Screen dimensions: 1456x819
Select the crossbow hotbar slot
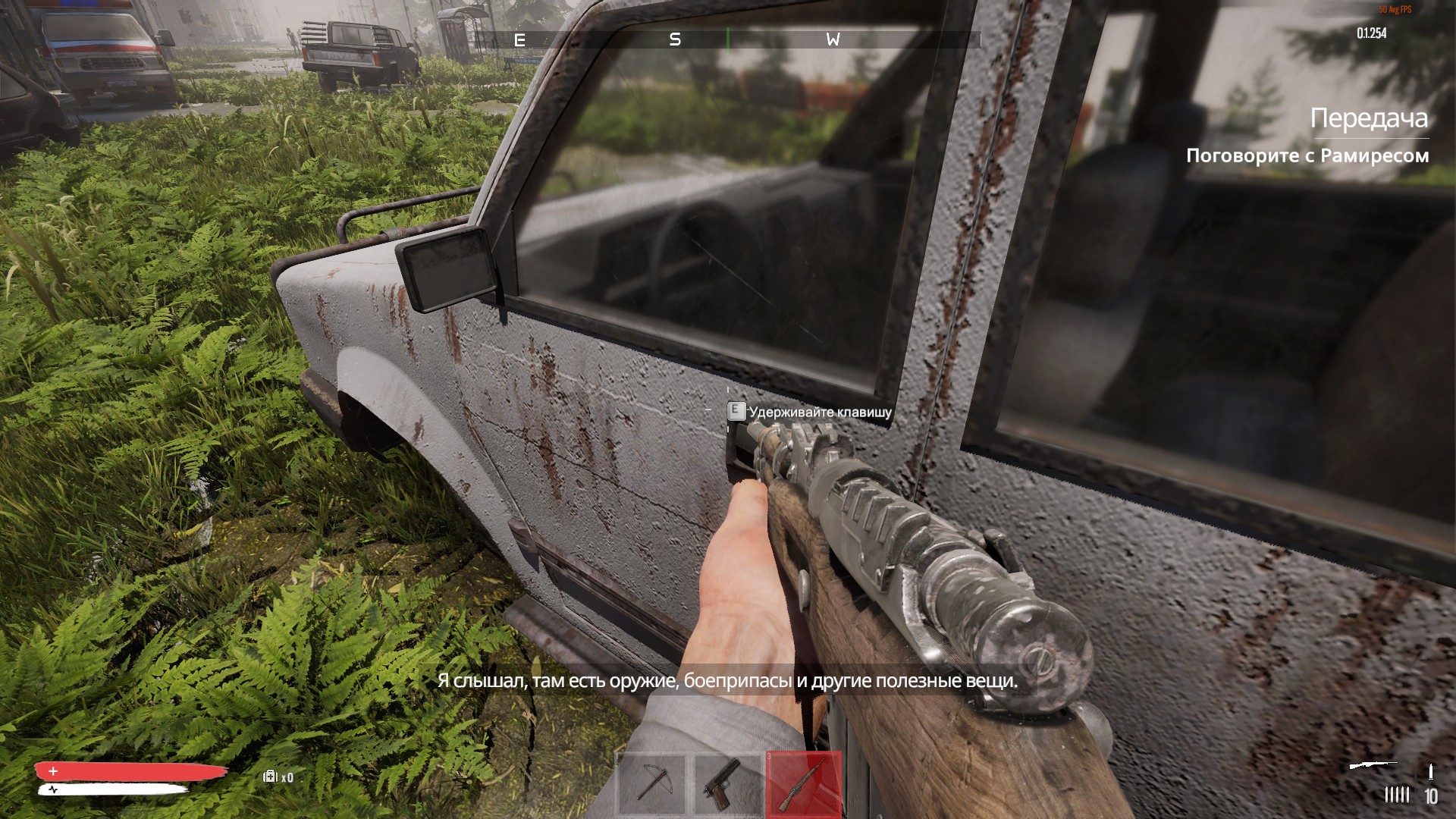[x=651, y=783]
